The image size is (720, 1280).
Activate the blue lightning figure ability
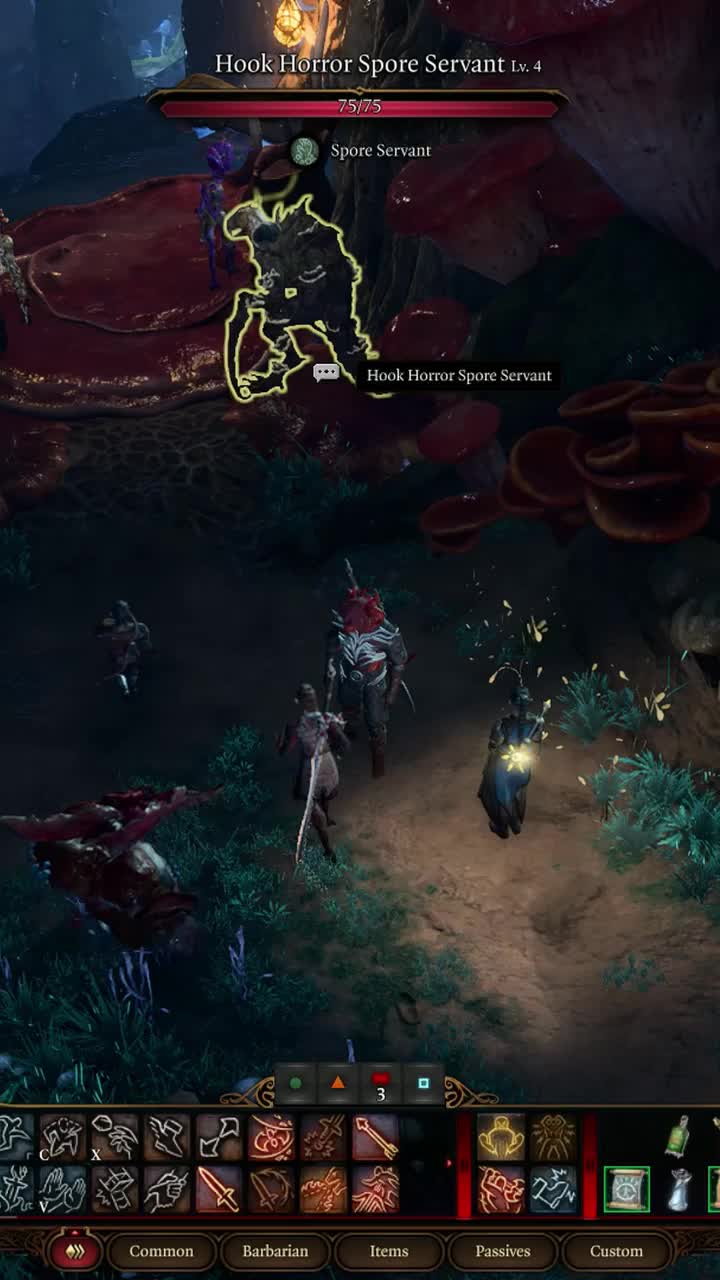pos(553,1189)
